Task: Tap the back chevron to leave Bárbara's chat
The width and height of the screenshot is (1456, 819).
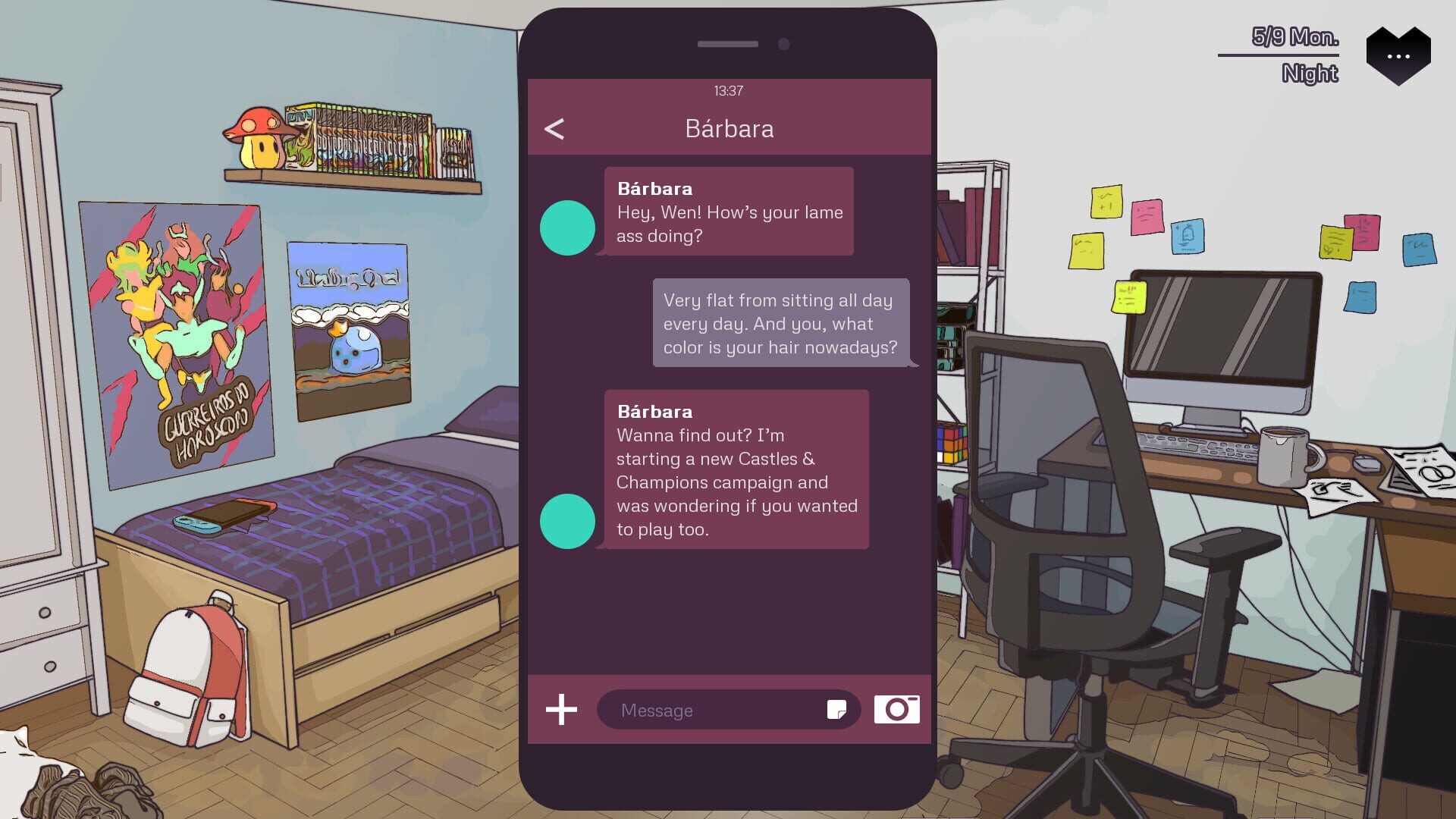Action: click(554, 128)
